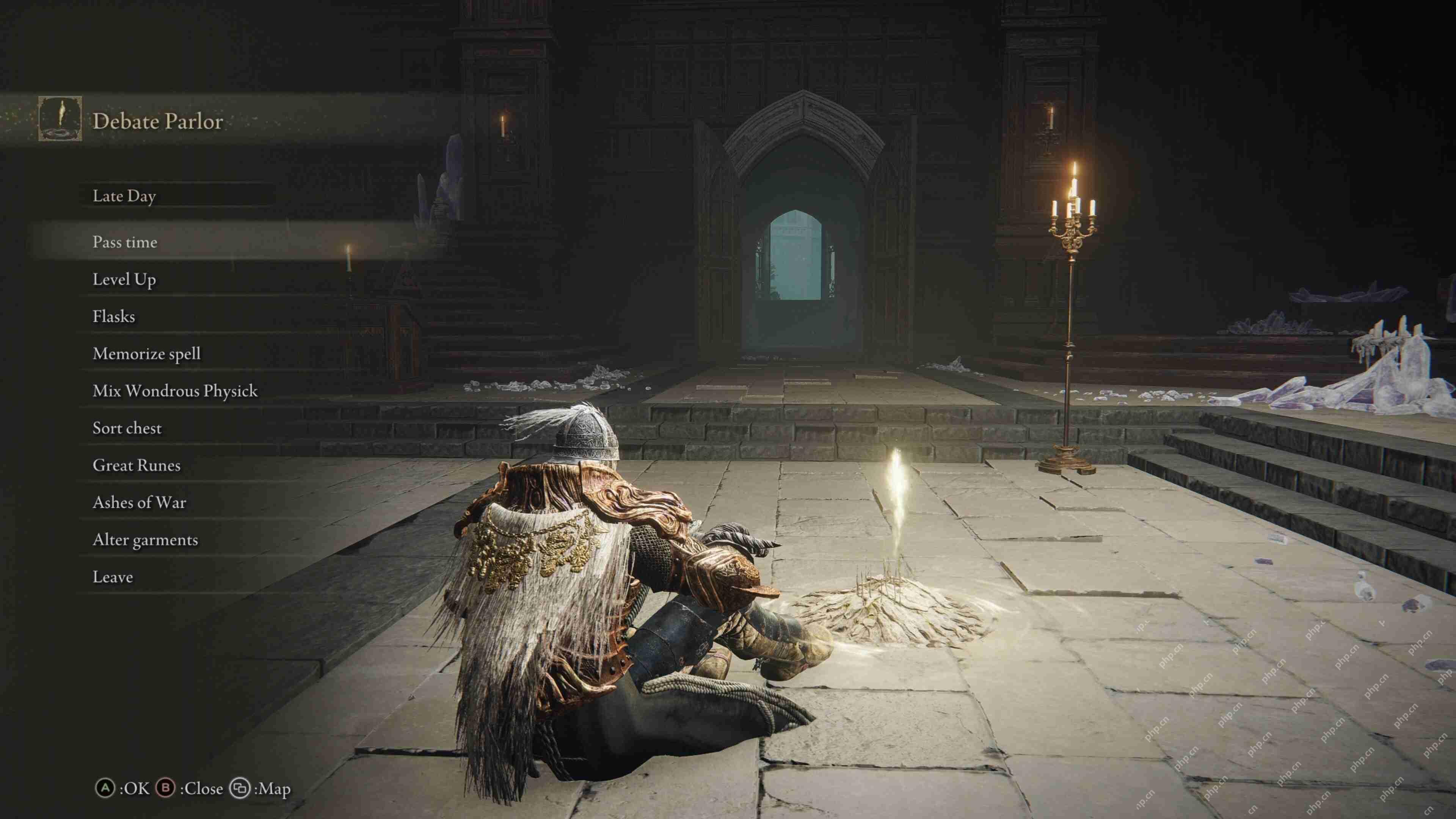Click the Late Day time indicator
This screenshot has width=1456, height=819.
coord(124,197)
